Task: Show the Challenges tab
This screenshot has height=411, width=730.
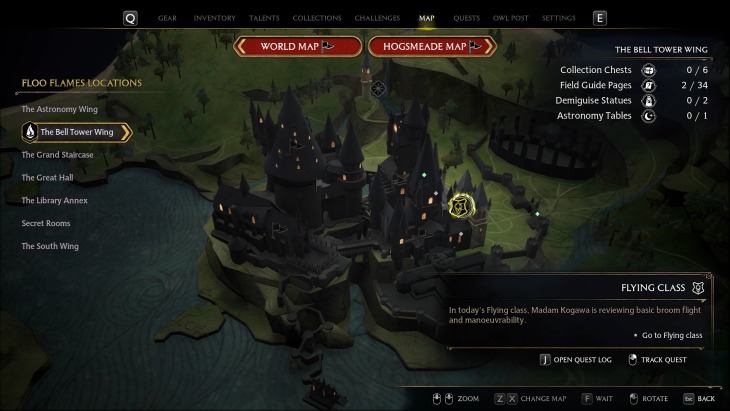Action: point(376,18)
